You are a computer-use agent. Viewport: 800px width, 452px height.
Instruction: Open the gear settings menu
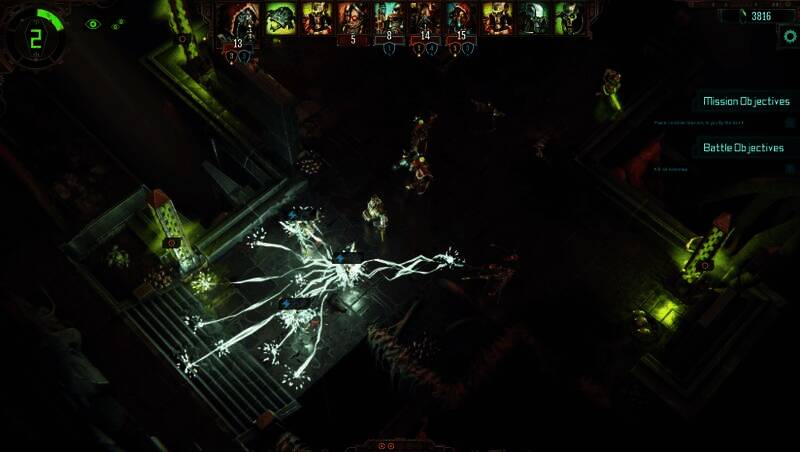click(791, 35)
